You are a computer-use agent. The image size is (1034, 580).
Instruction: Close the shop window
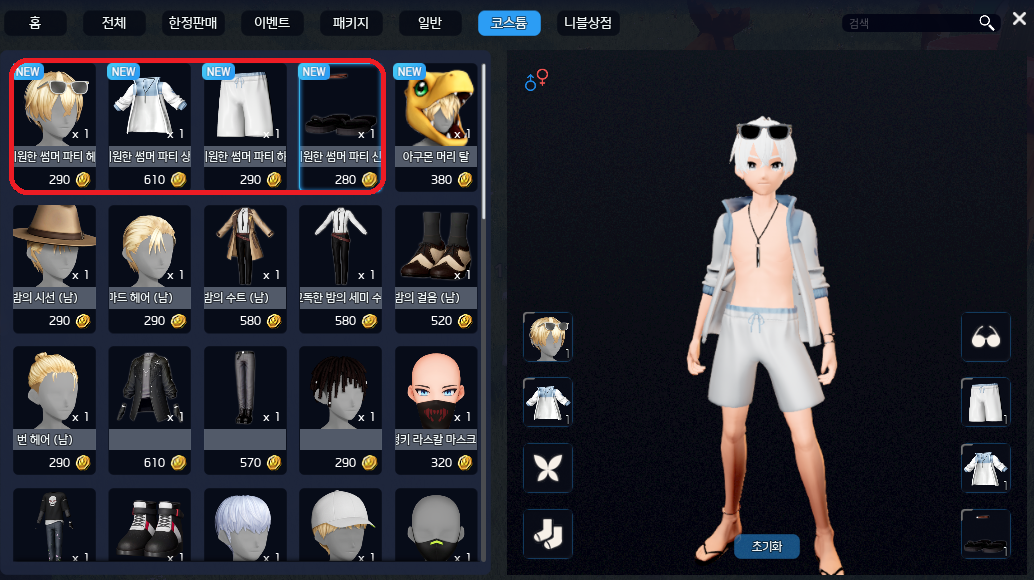1018,19
